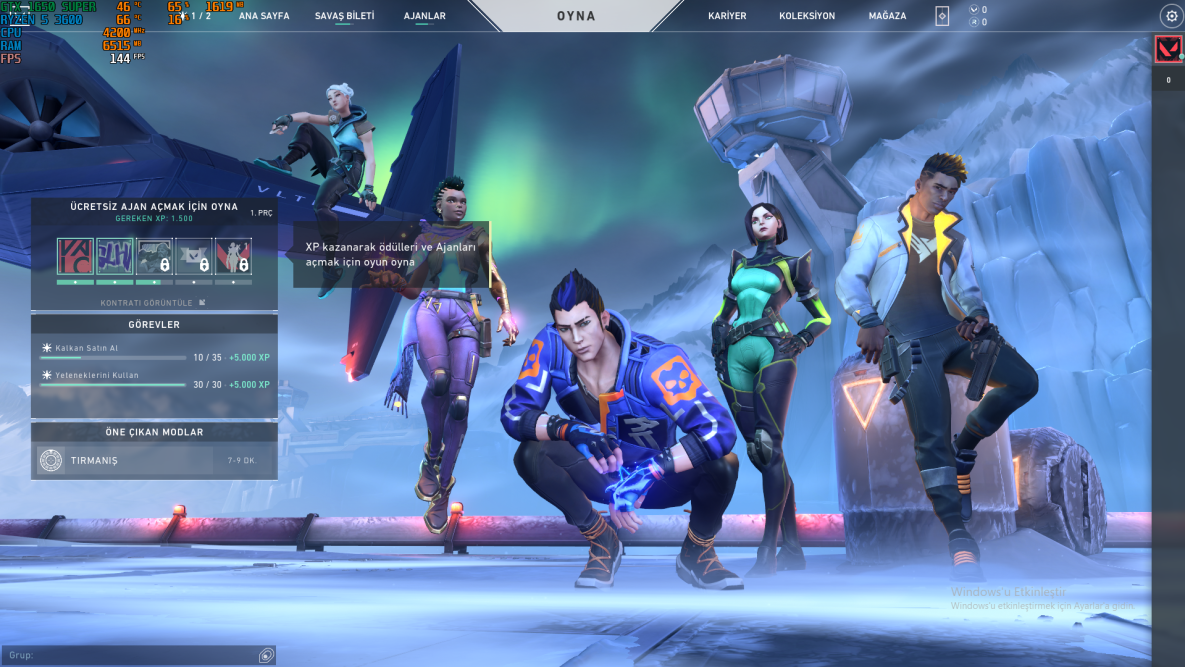Open the card icon next to MAĞAZA
1185x667 pixels.
[942, 16]
